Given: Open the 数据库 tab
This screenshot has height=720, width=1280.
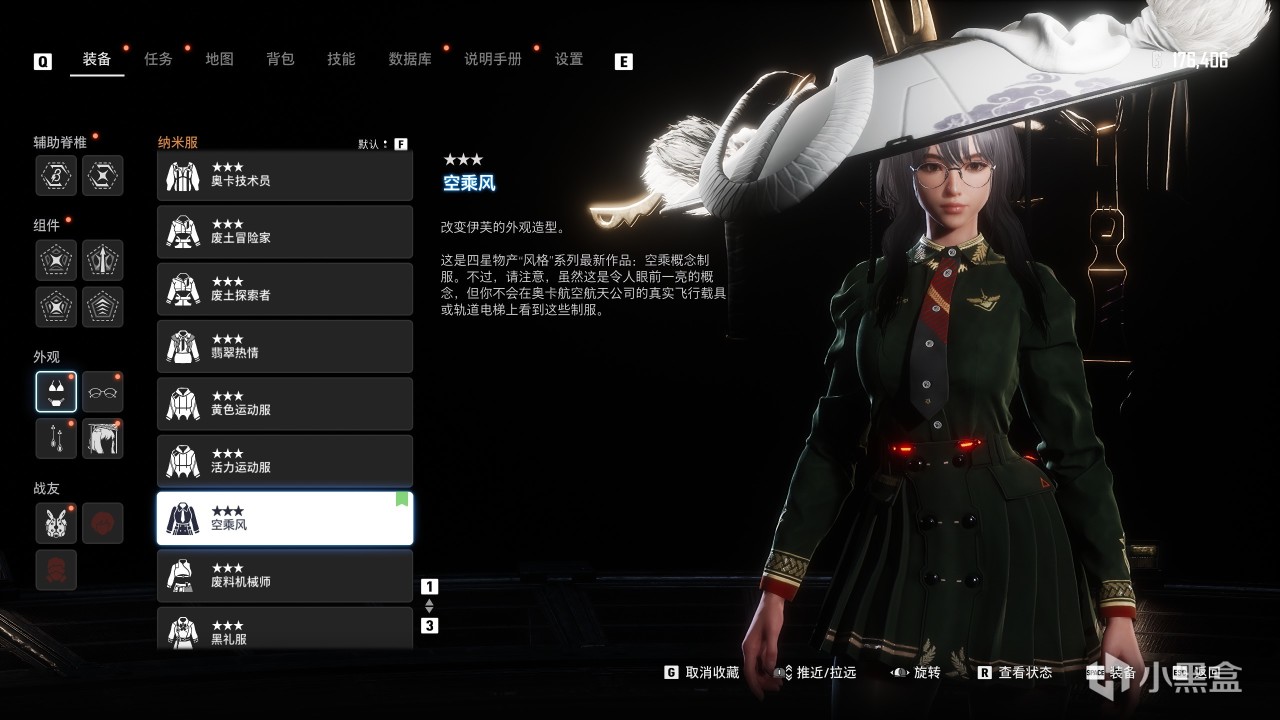Looking at the screenshot, I should pos(410,59).
